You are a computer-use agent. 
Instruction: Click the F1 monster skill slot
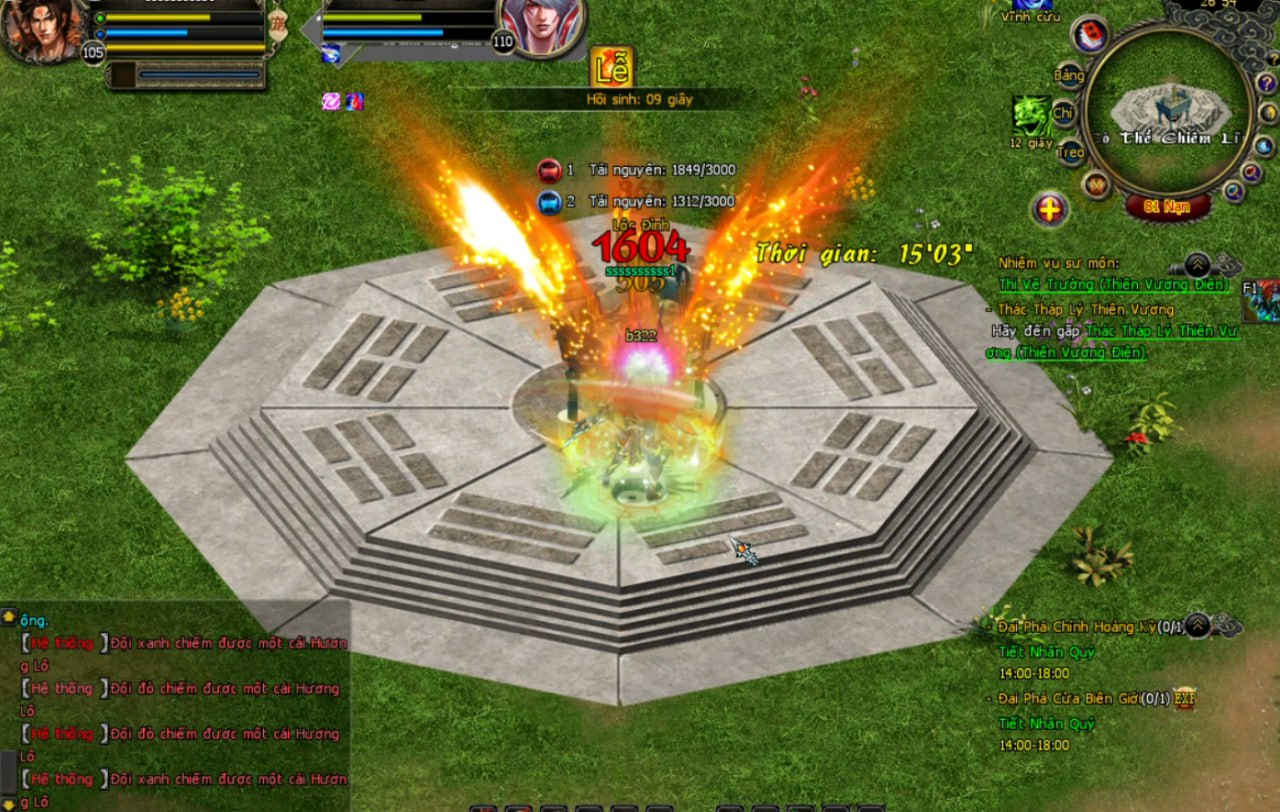click(1261, 301)
